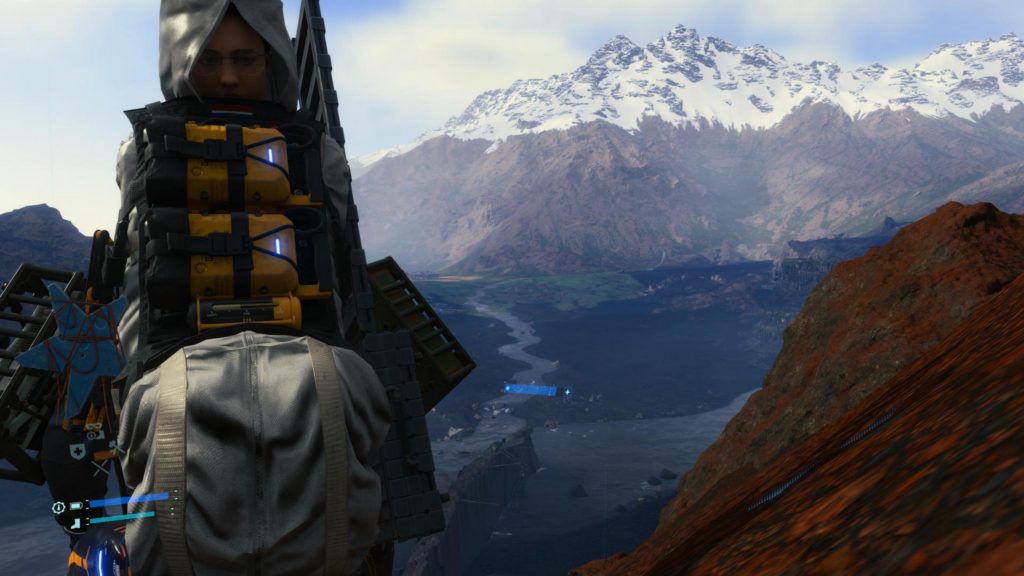Click the boot icon by the teal bar
Viewport: 1024px width, 576px height.
tap(76, 521)
